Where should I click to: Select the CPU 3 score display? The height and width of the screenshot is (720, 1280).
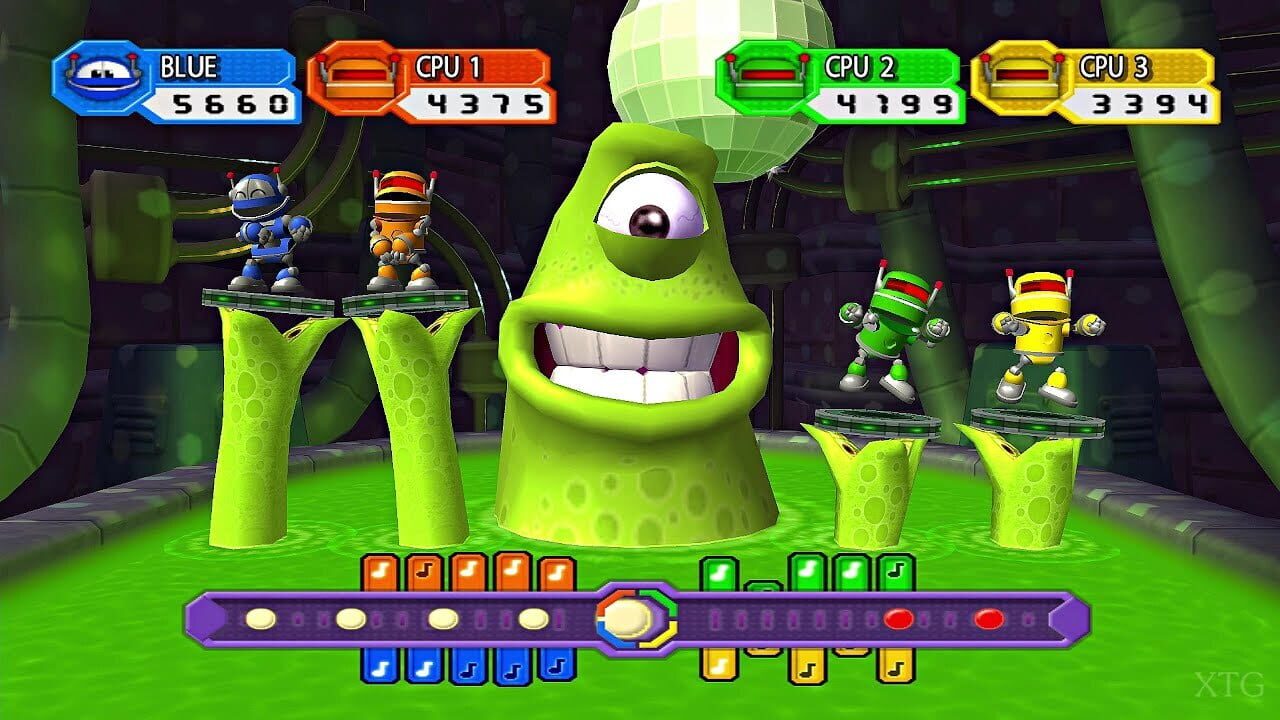pyautogui.click(x=1140, y=100)
